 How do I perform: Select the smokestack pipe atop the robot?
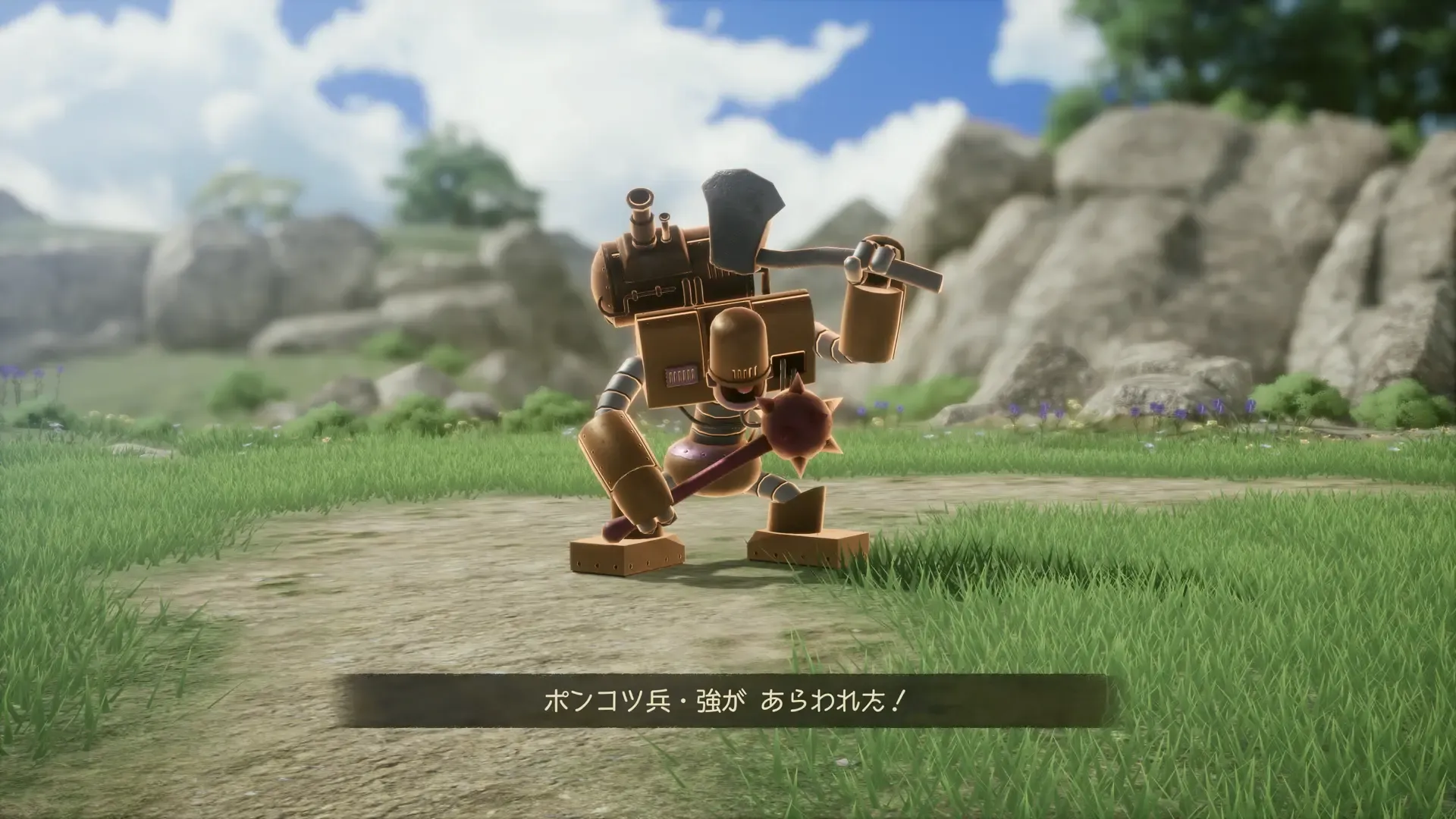coord(639,216)
